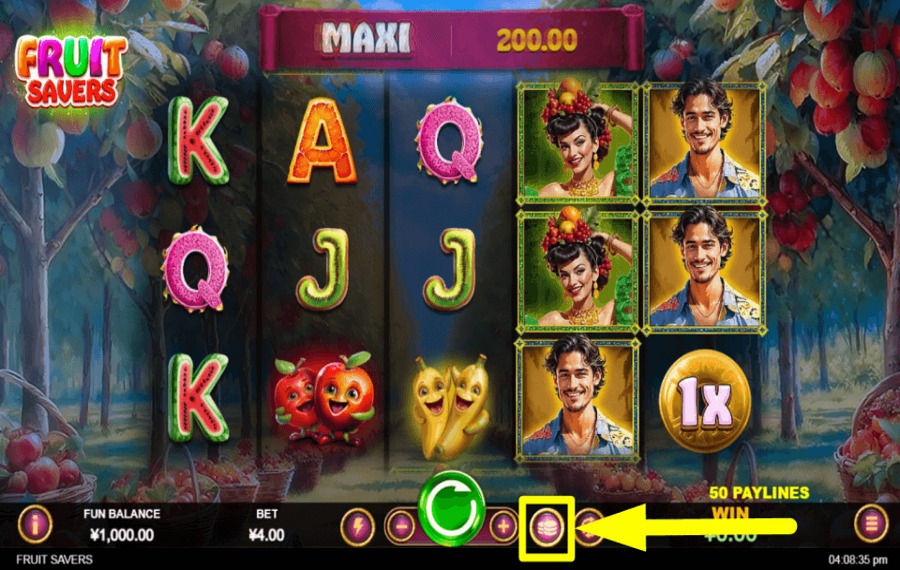
Task: Increase the bet with the plus button
Action: coord(503,525)
